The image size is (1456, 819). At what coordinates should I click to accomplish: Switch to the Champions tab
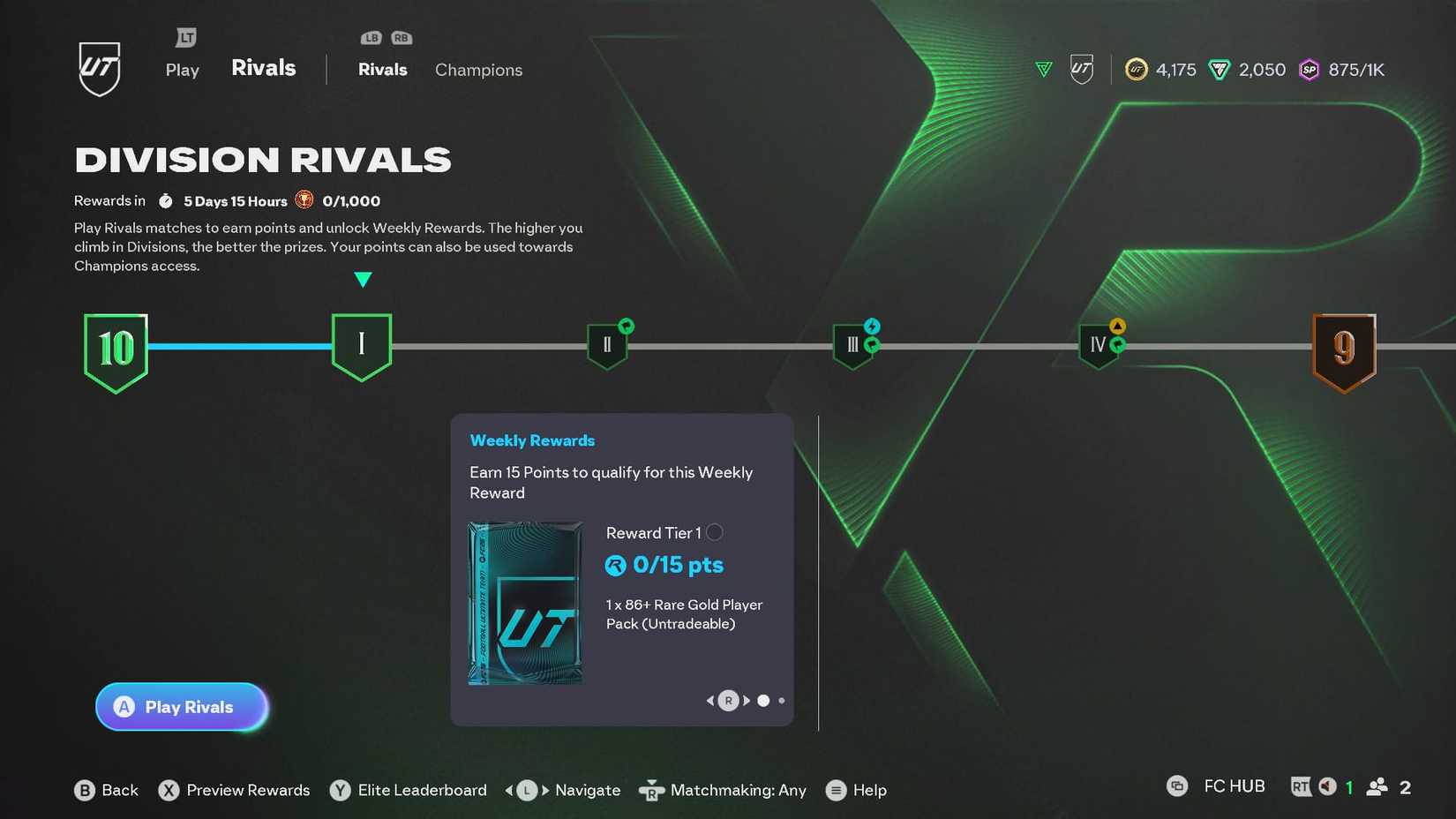(x=478, y=70)
